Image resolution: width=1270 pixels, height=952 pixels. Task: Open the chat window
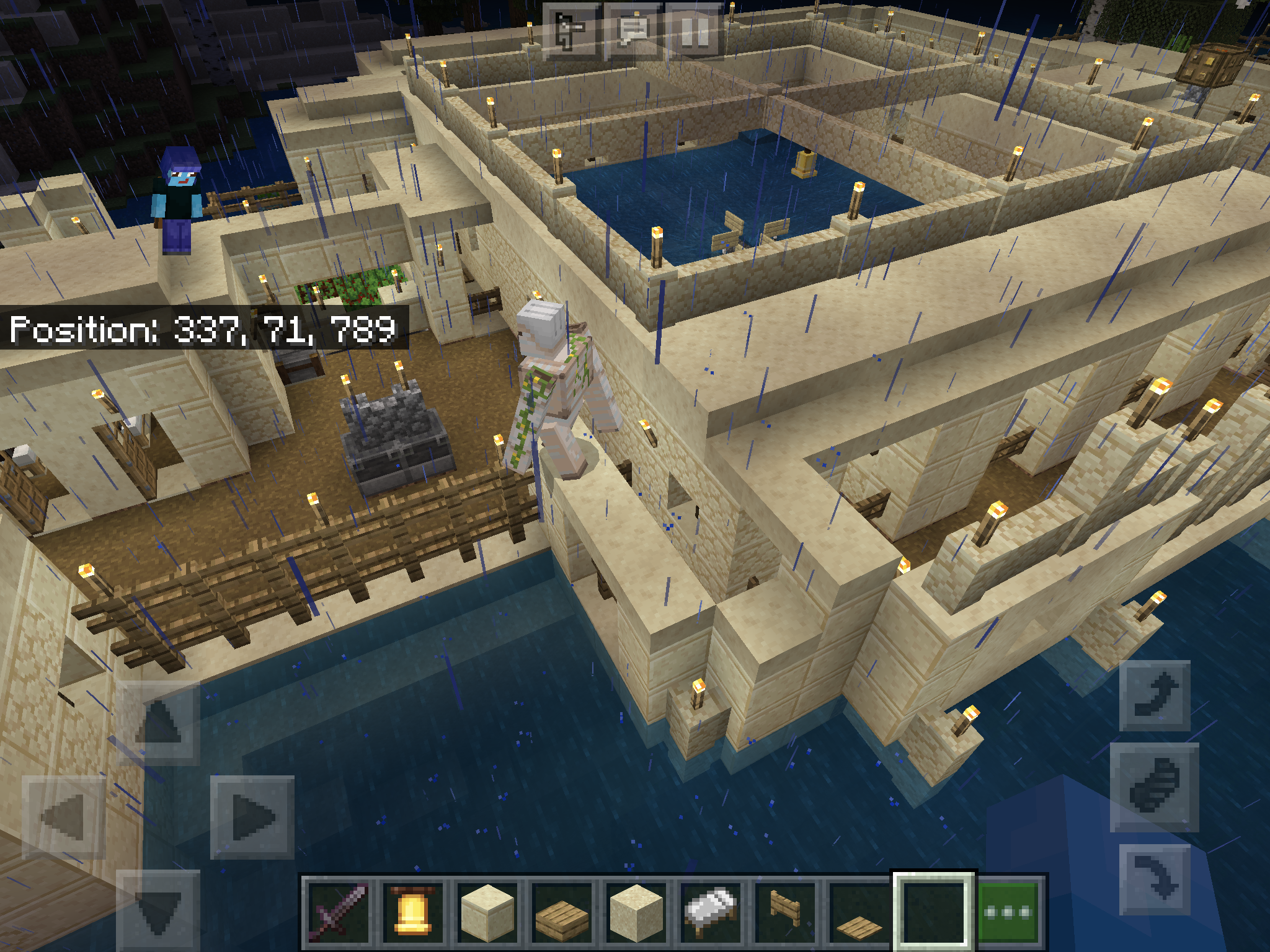pyautogui.click(x=633, y=31)
